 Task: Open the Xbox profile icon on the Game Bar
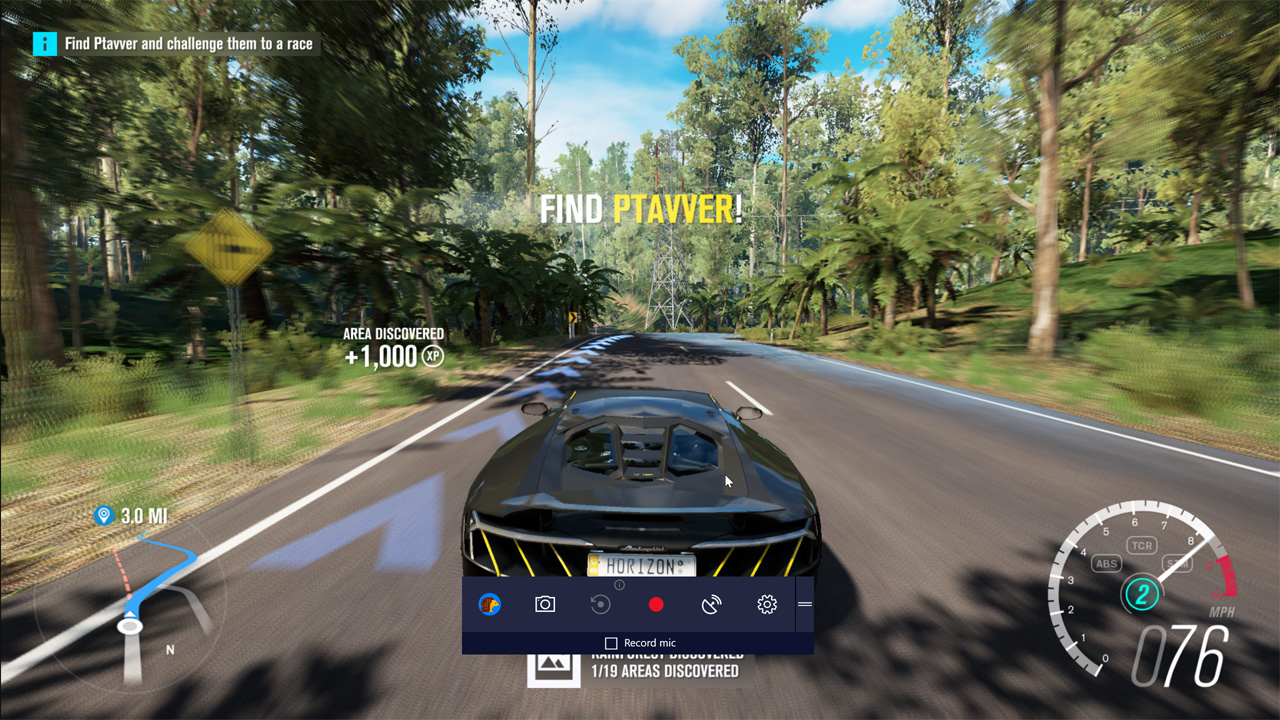tap(489, 604)
